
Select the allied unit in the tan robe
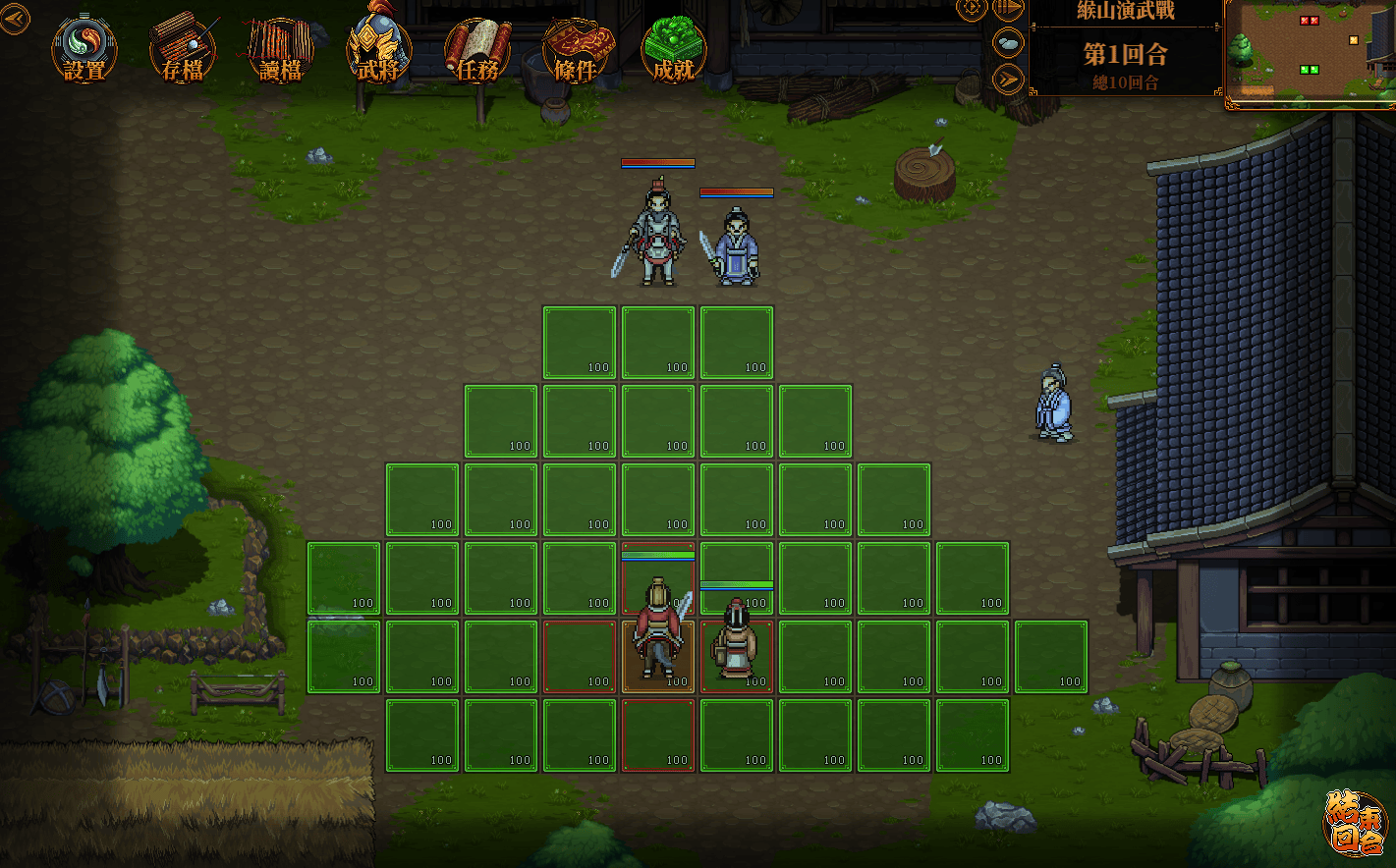(x=735, y=643)
